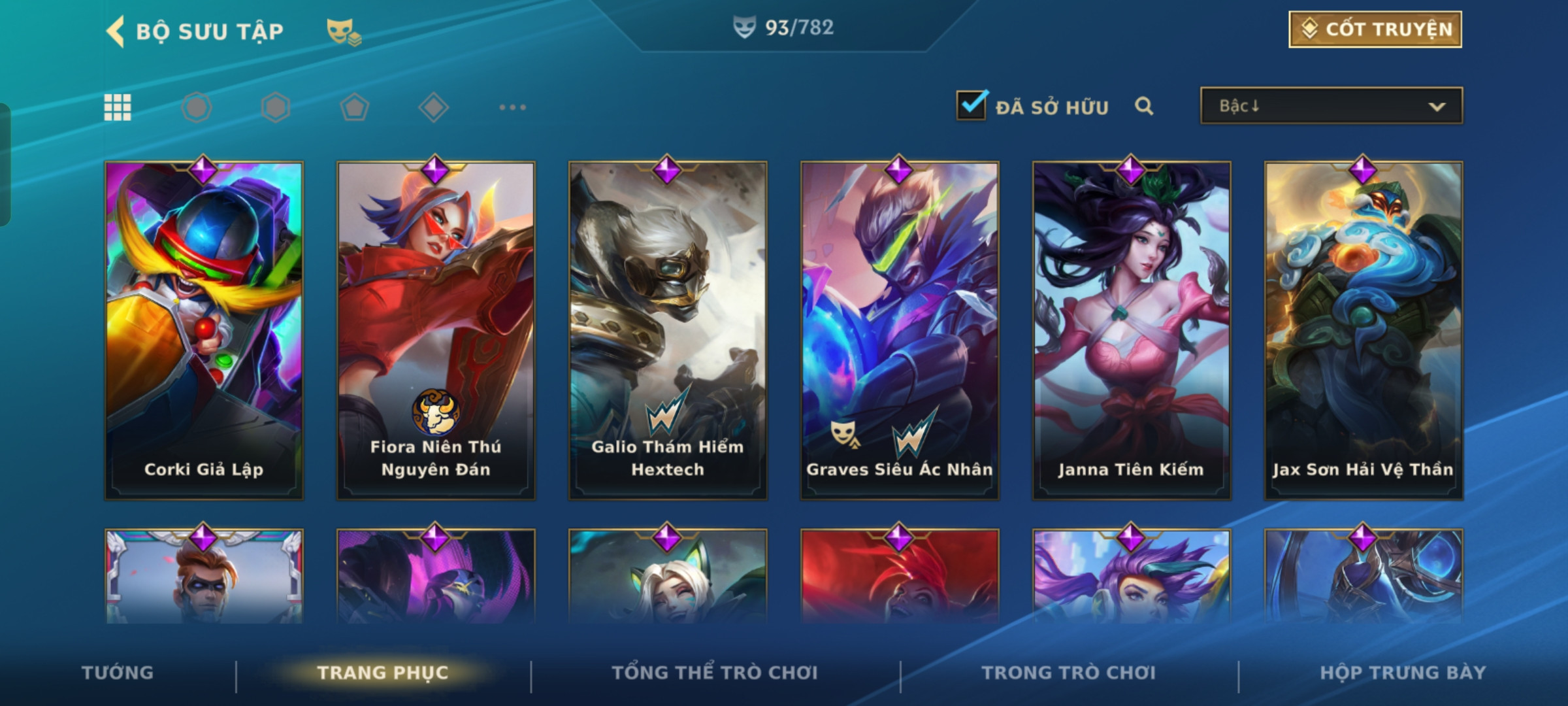Filter skins by the diamond rarity icon

pos(433,107)
